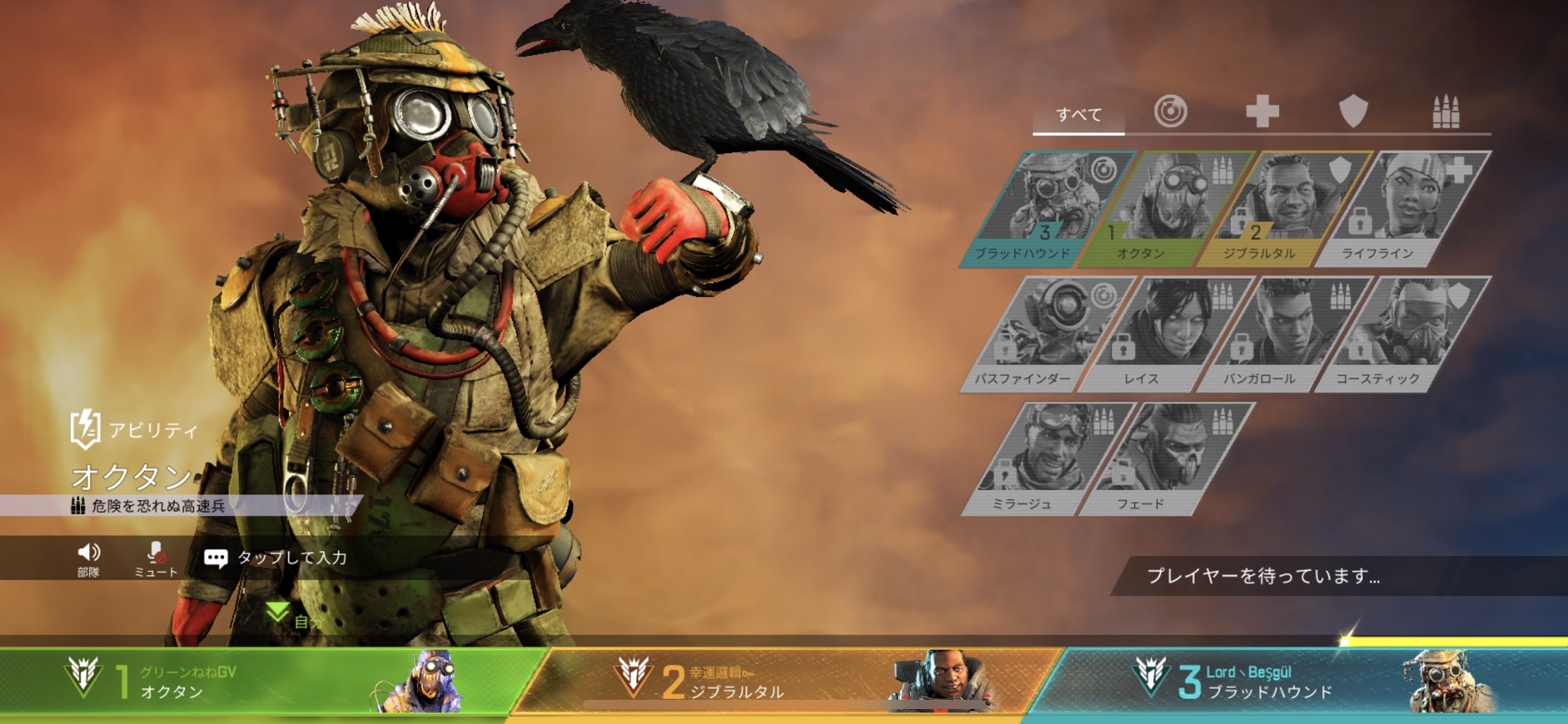Select the コースティック legend tile
Screen dimensions: 1568x724
1402,334
